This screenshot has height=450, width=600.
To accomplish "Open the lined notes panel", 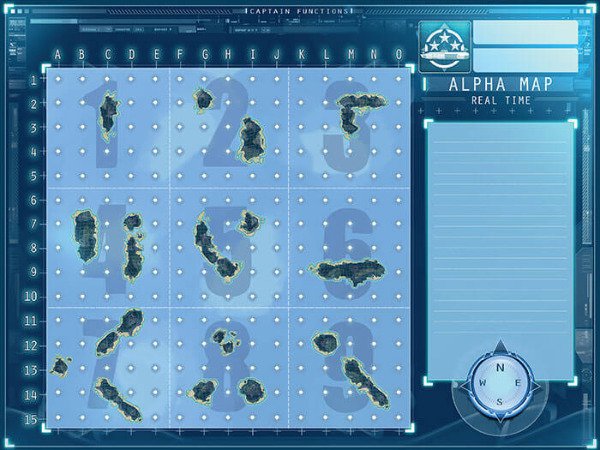I will click(x=500, y=250).
